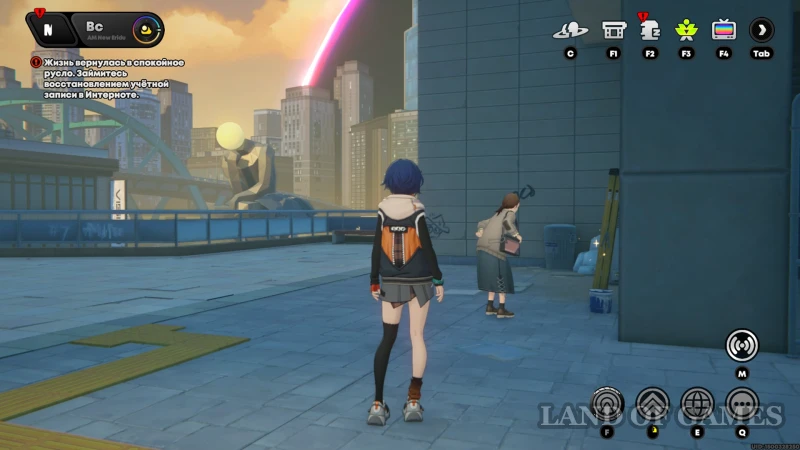The height and width of the screenshot is (450, 800).
Task: Click the concentric arcs button
Action: pos(607,404)
